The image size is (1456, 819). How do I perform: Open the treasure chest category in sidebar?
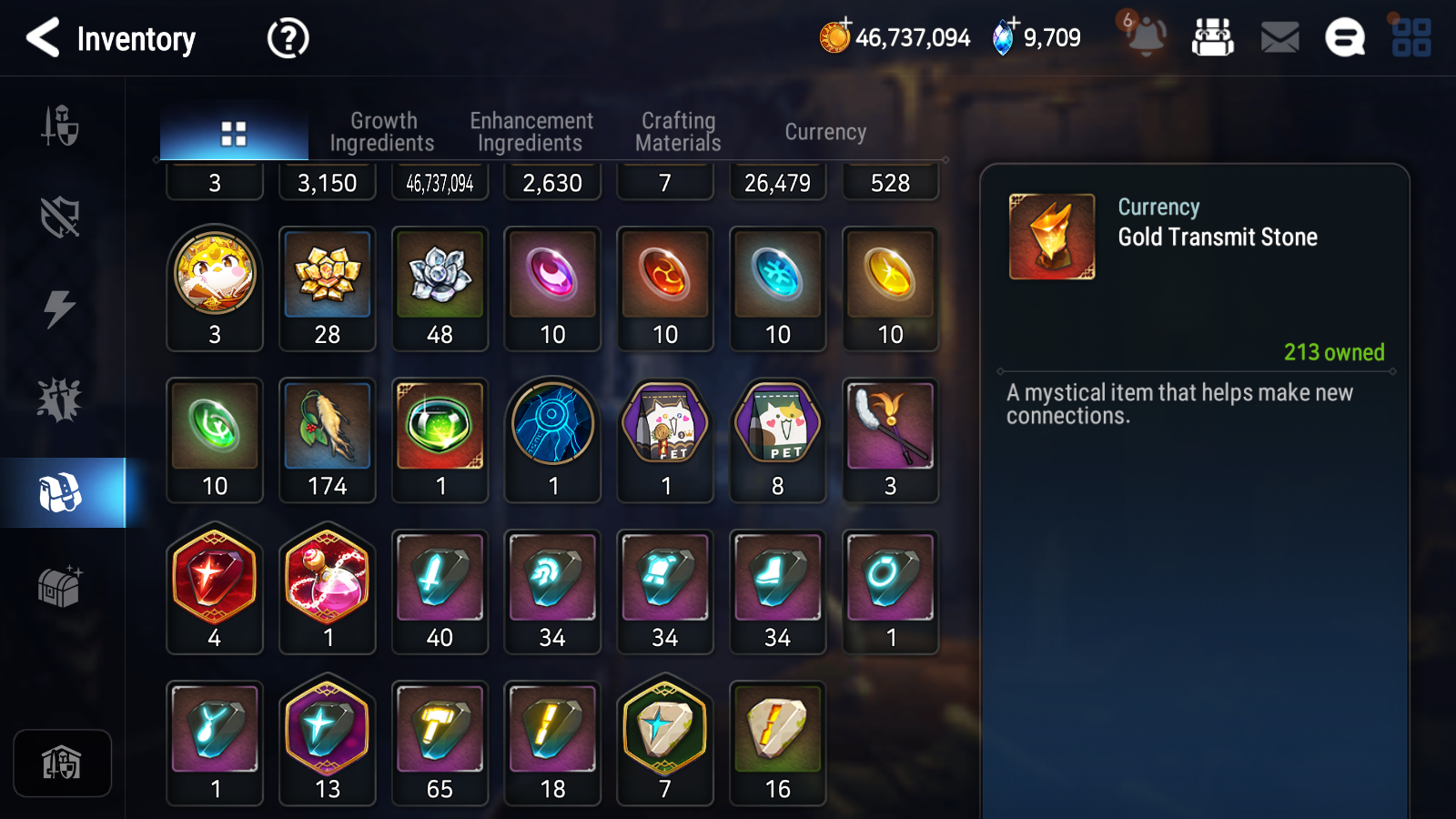pos(60,586)
